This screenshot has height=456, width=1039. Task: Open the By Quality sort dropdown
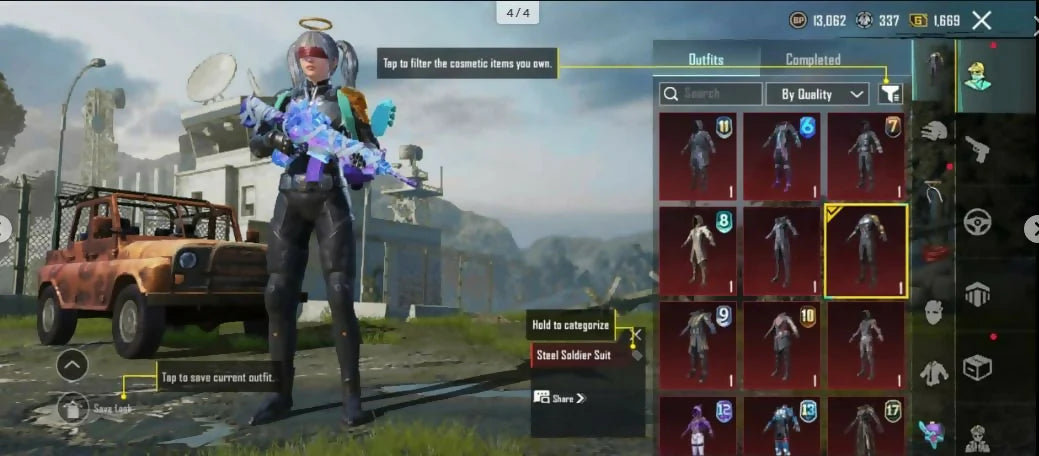coord(817,94)
